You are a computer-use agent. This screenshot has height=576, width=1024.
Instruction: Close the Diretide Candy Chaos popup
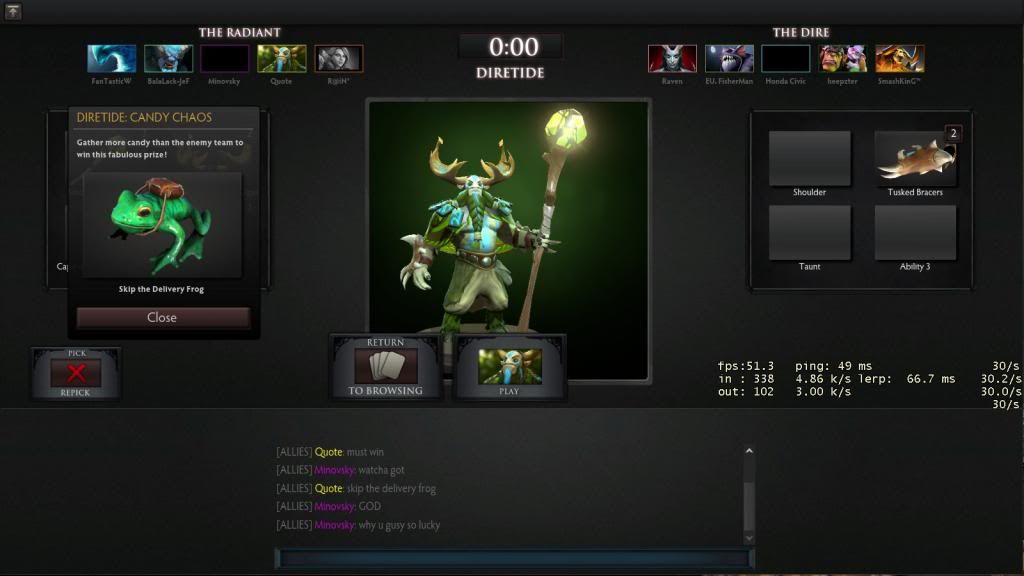[162, 317]
